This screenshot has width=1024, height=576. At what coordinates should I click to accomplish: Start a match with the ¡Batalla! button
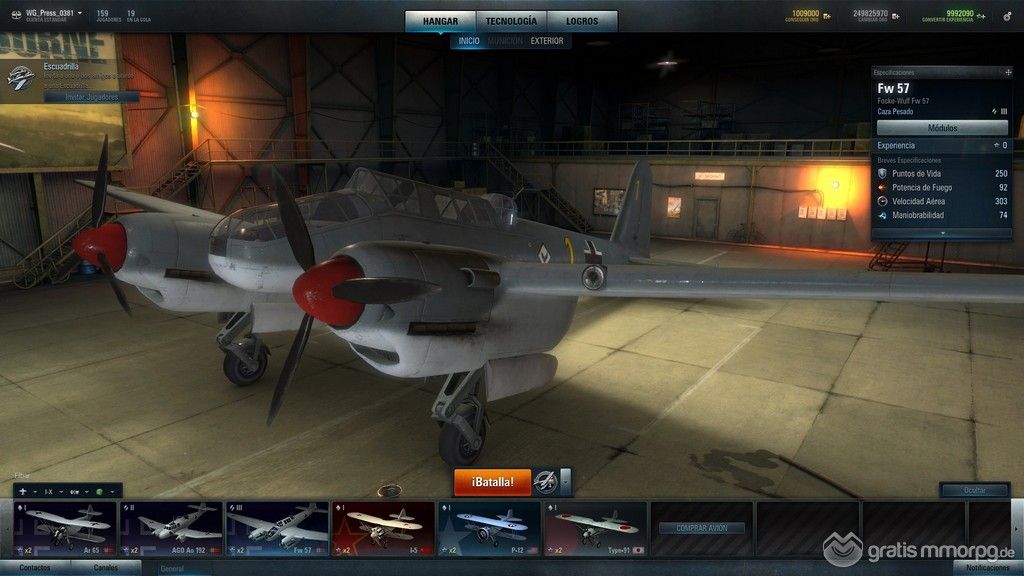point(492,482)
